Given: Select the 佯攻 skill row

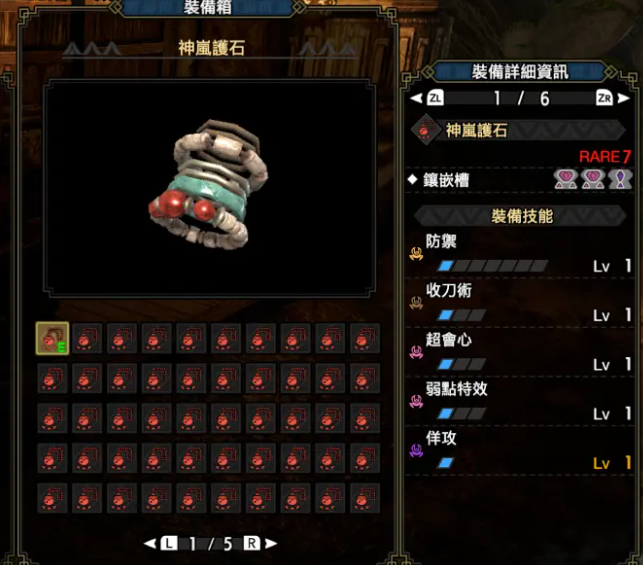Looking at the screenshot, I should (x=520, y=449).
